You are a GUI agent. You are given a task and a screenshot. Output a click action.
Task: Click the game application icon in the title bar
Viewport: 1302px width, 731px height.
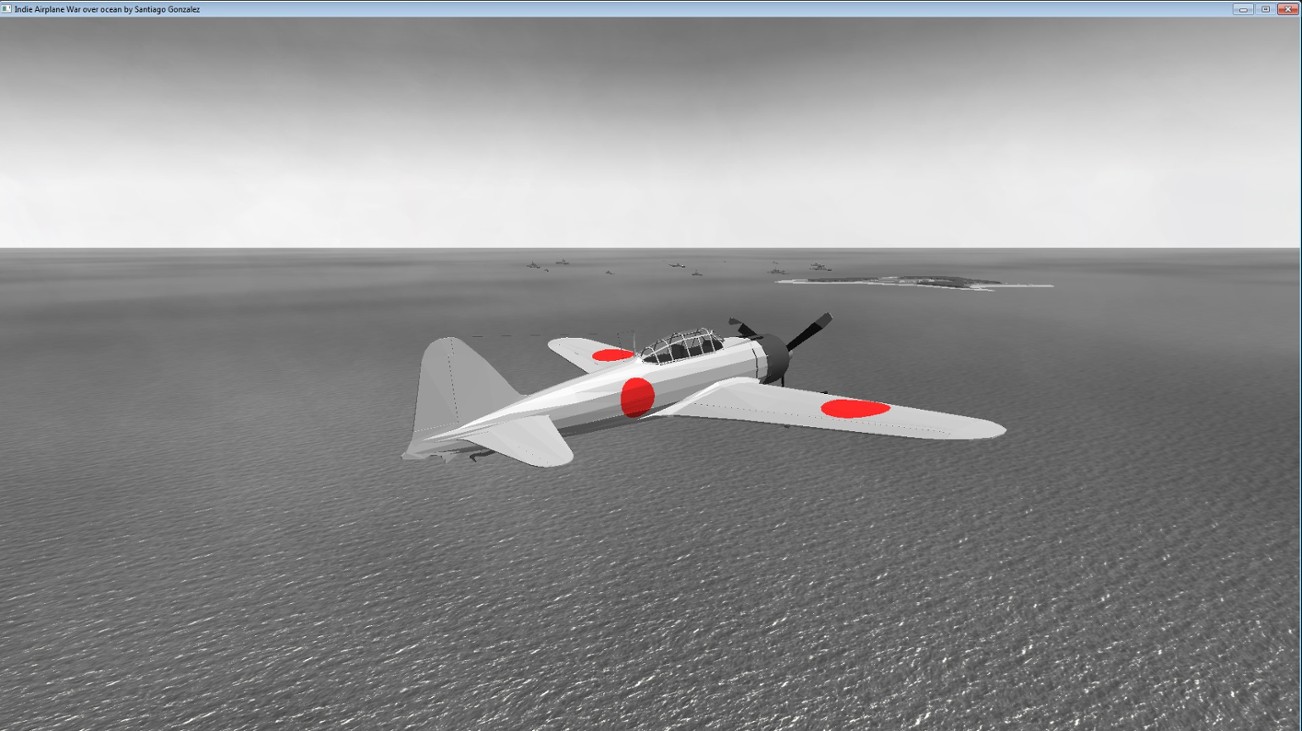(x=8, y=7)
